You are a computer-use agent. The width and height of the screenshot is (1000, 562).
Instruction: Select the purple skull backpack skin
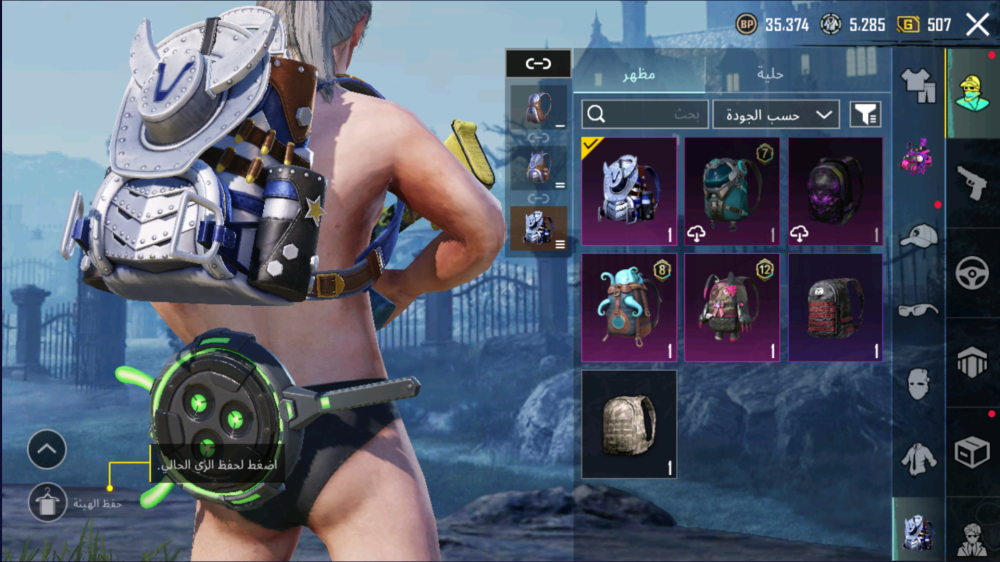click(836, 191)
